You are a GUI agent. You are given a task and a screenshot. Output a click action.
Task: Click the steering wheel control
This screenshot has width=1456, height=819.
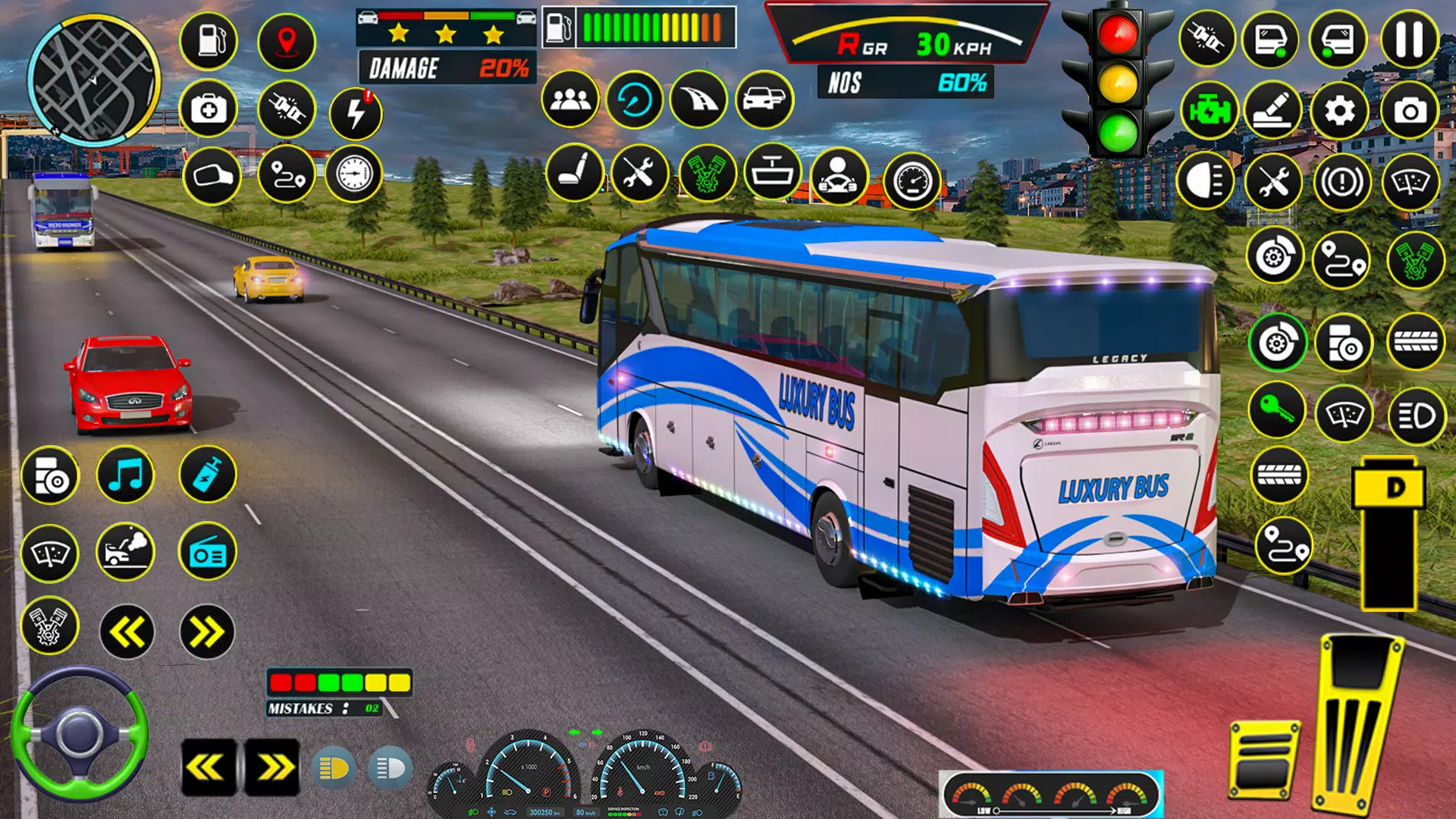point(79,734)
